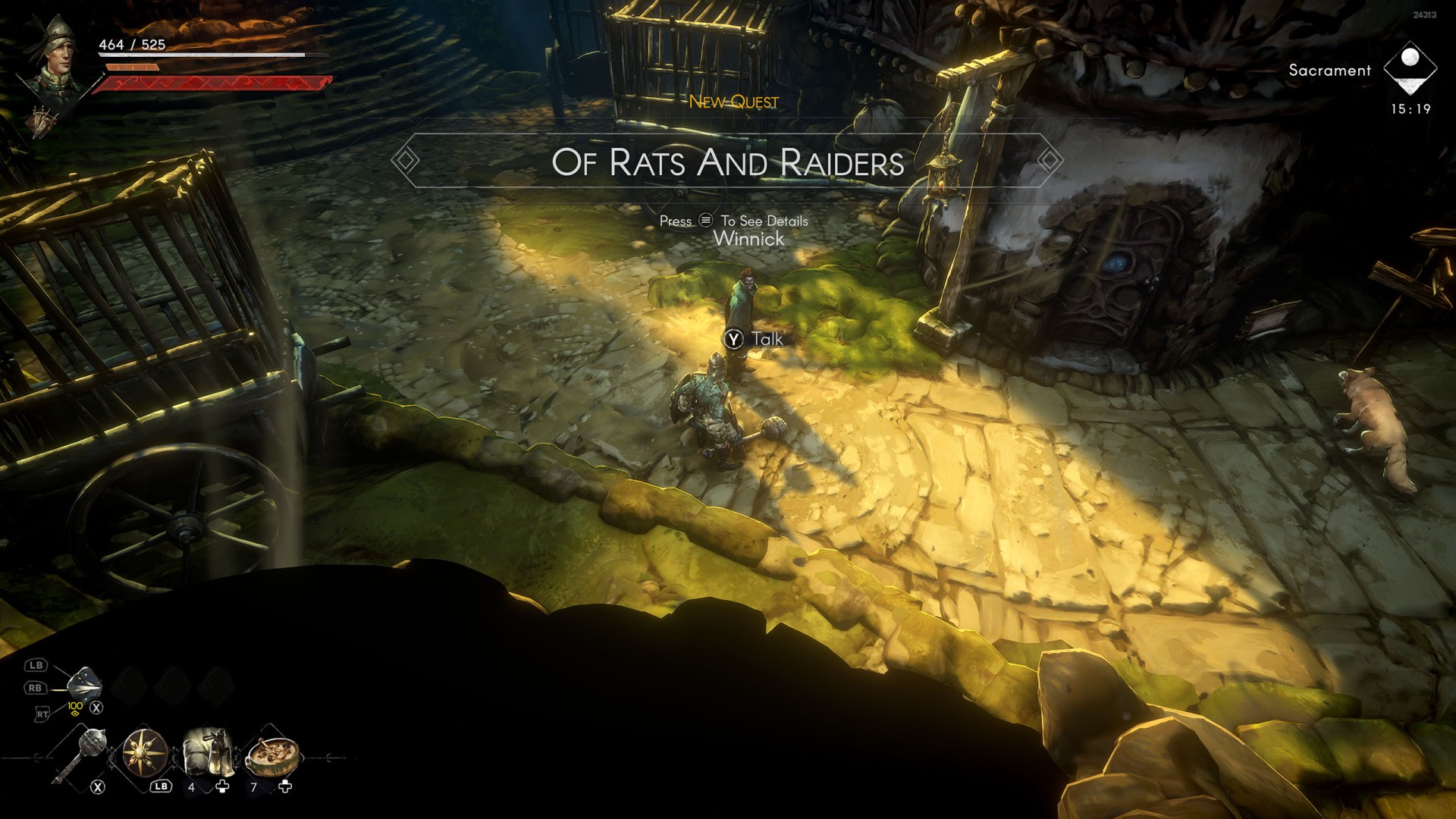Select the star-emblem round shield slot
Image resolution: width=1456 pixels, height=819 pixels.
(145, 753)
